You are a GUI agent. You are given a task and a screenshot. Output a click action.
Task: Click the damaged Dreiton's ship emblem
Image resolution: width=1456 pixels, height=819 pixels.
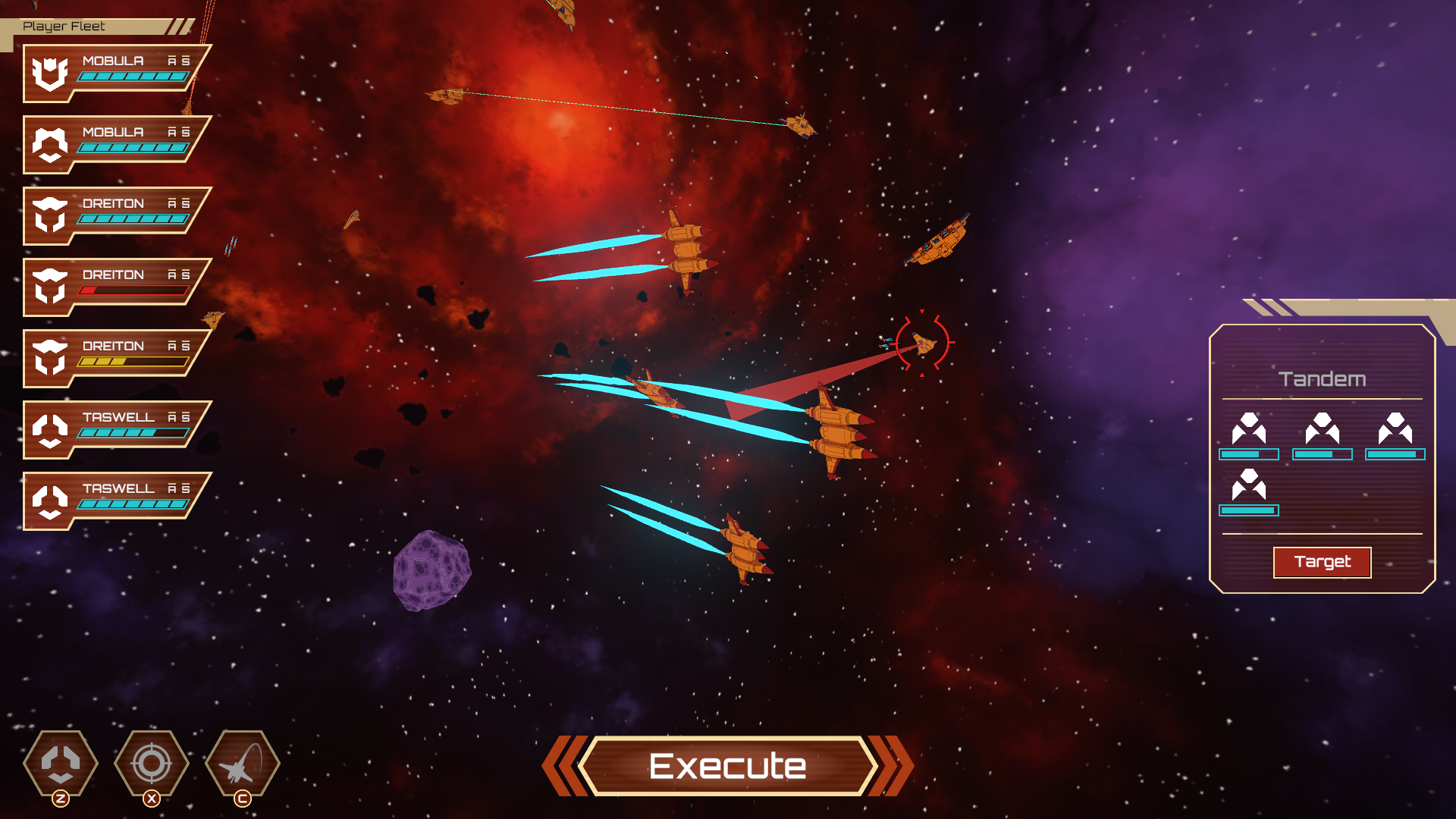click(x=52, y=287)
